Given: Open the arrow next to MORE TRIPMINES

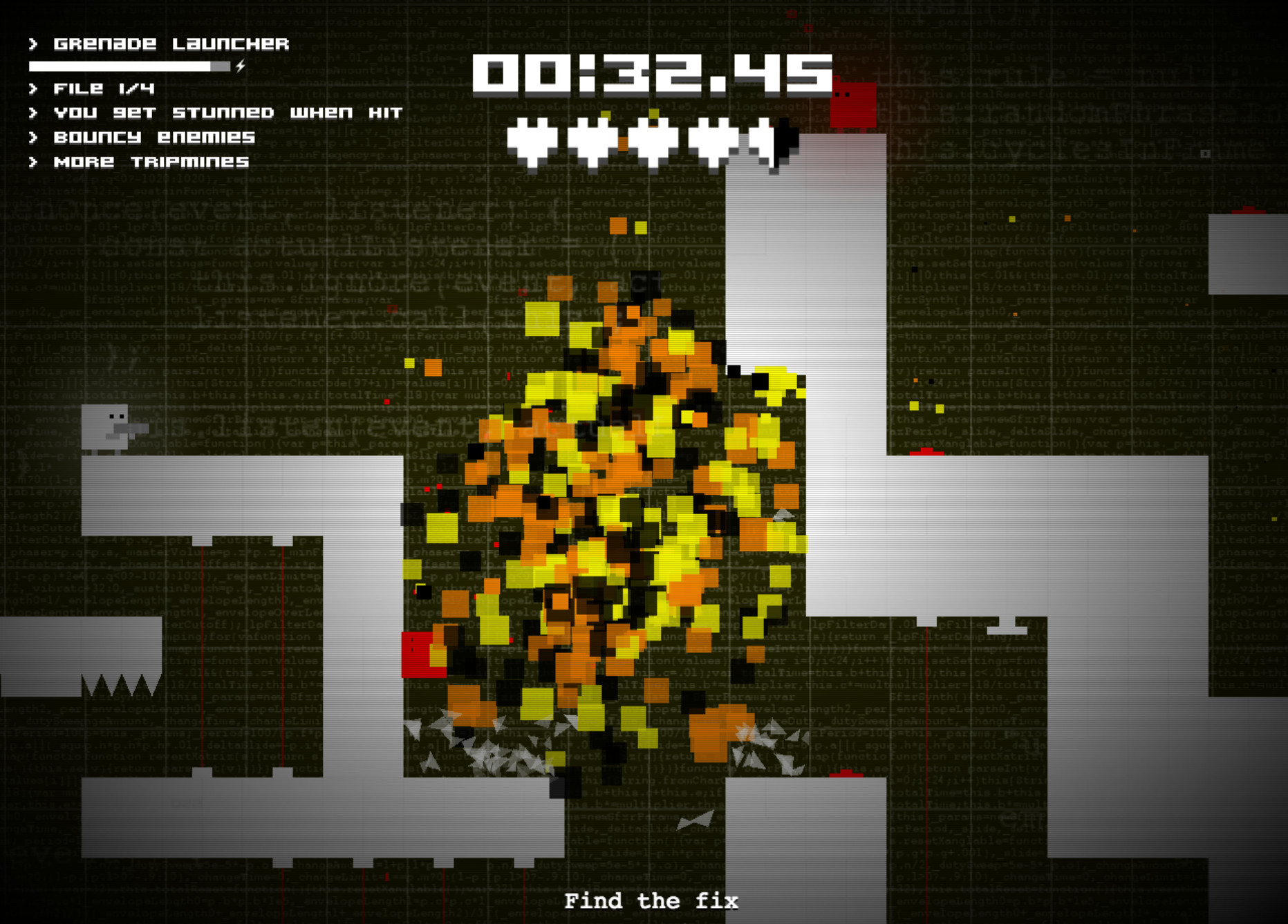Looking at the screenshot, I should pyautogui.click(x=32, y=162).
